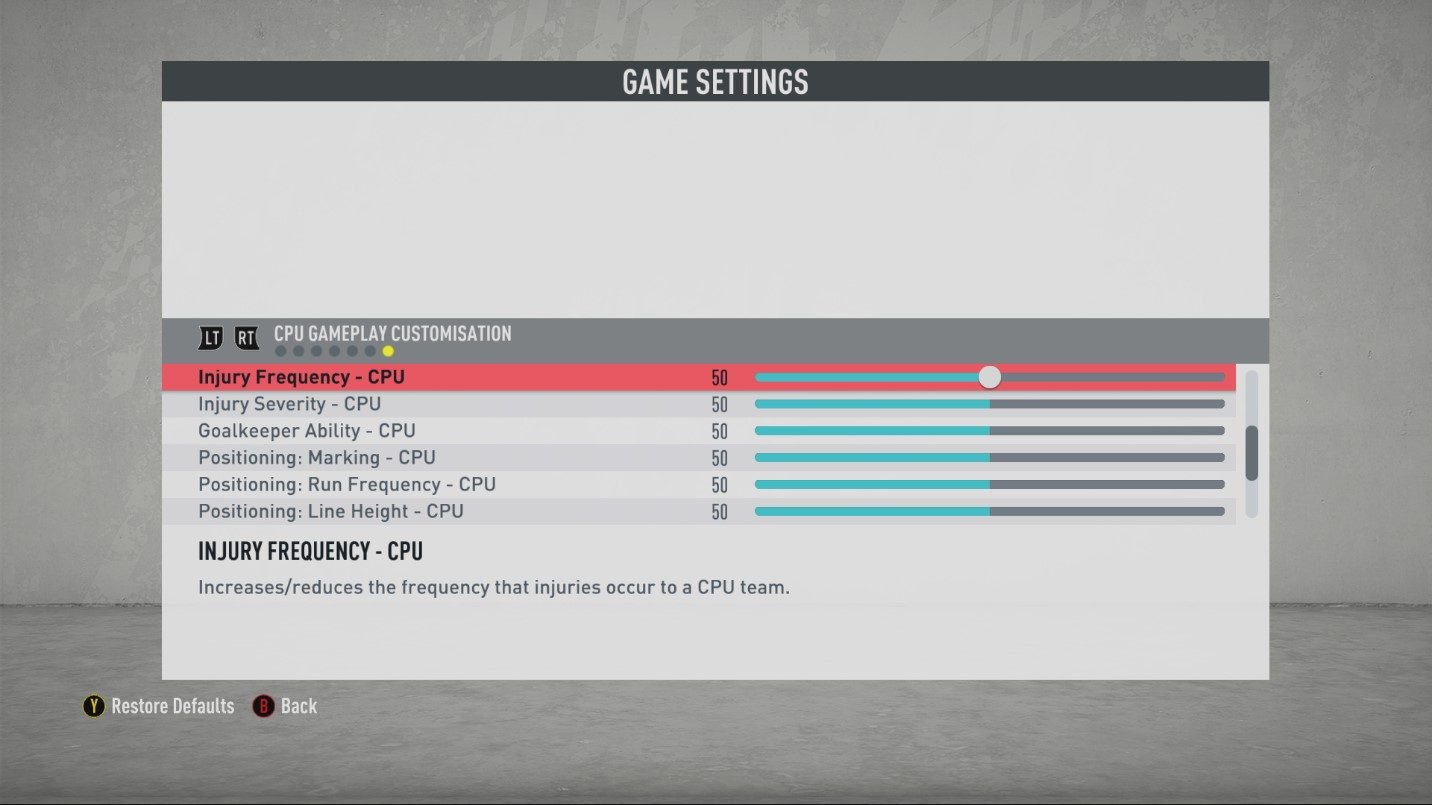
Task: Click the settings list scrollbar thumb
Action: click(1251, 453)
